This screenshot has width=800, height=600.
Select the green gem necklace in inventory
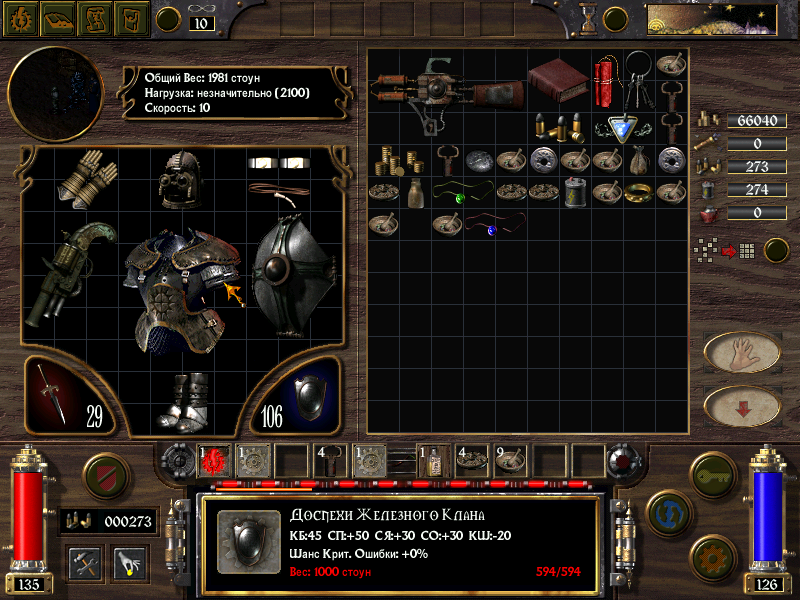pyautogui.click(x=459, y=194)
